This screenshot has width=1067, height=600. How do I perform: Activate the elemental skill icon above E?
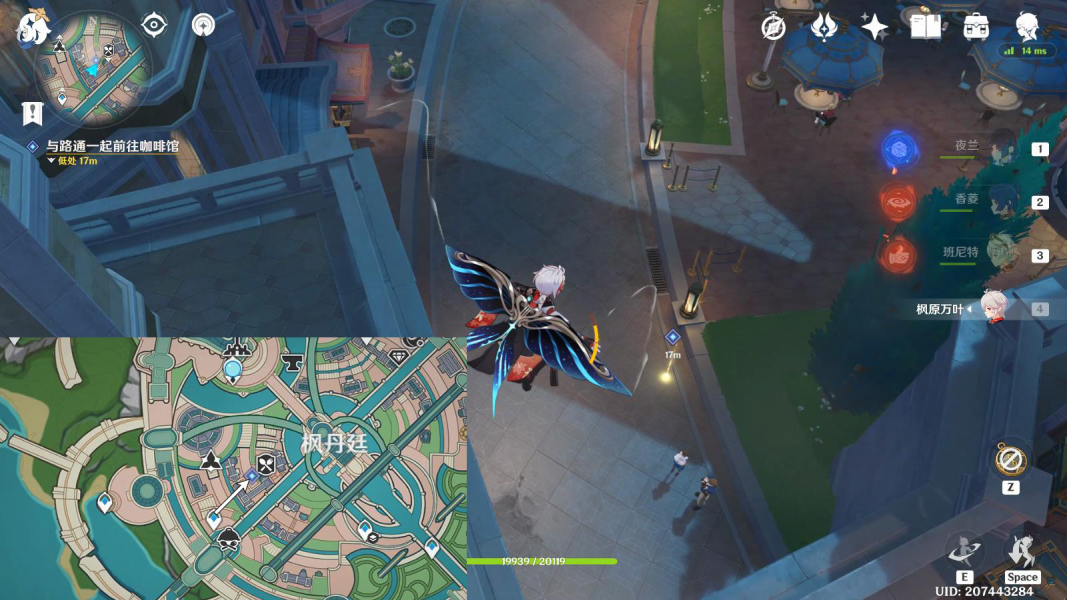pos(965,549)
